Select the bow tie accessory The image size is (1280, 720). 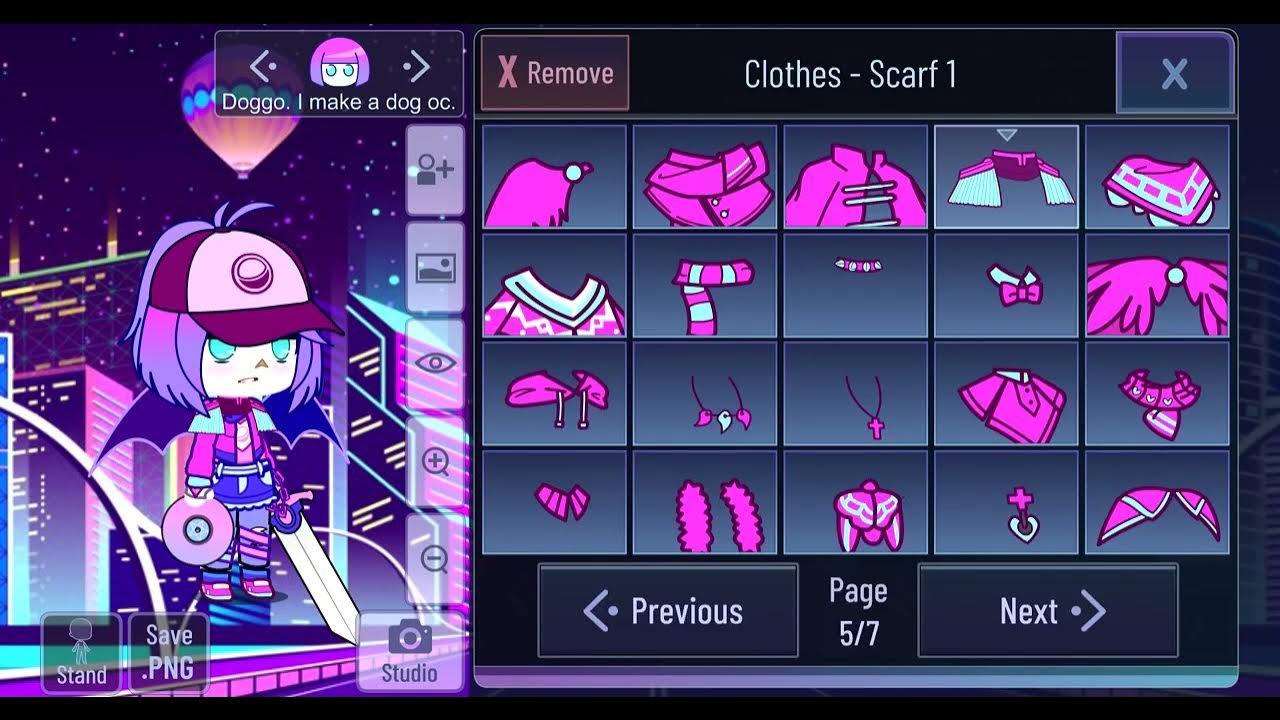(x=1008, y=285)
